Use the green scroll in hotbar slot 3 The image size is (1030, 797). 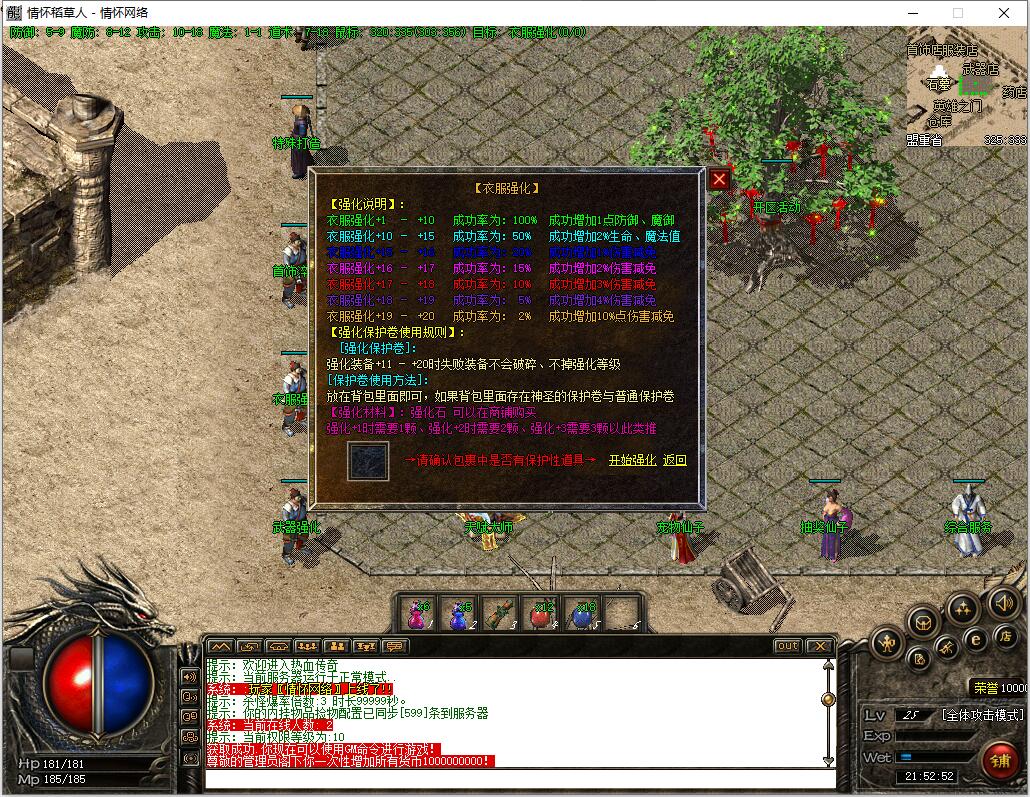(x=499, y=613)
